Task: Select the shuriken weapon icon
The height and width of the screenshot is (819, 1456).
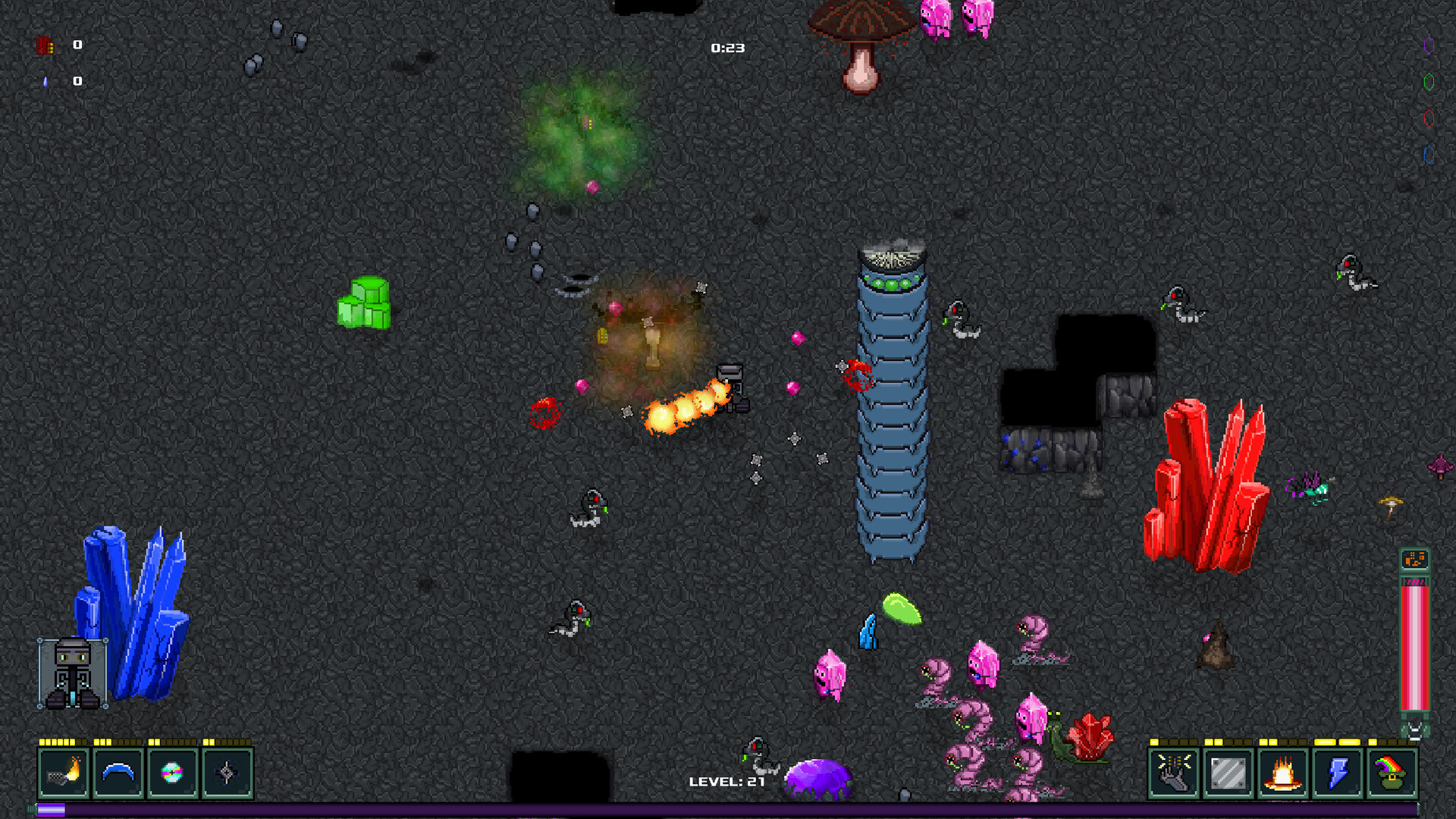Action: point(227,772)
